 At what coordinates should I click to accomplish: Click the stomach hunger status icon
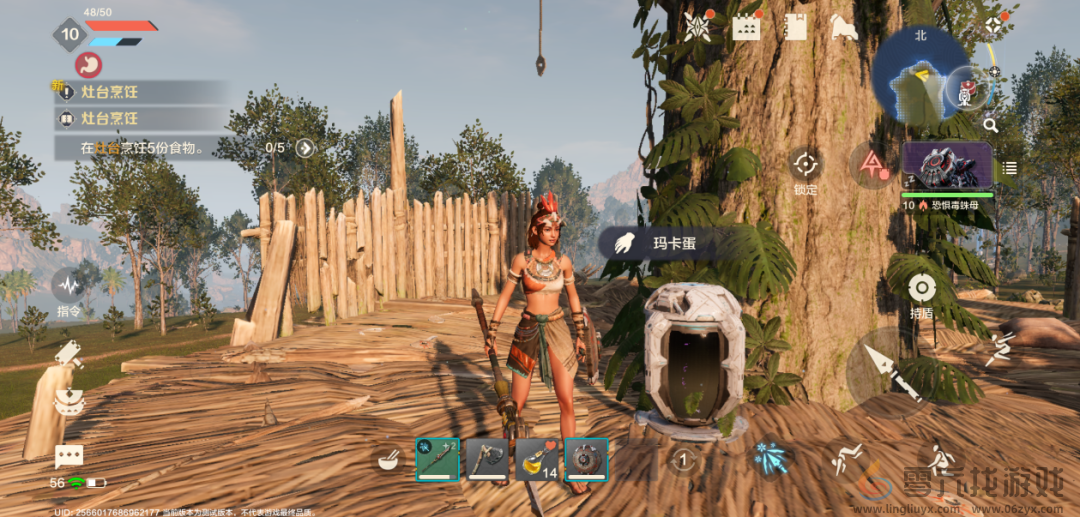point(89,65)
